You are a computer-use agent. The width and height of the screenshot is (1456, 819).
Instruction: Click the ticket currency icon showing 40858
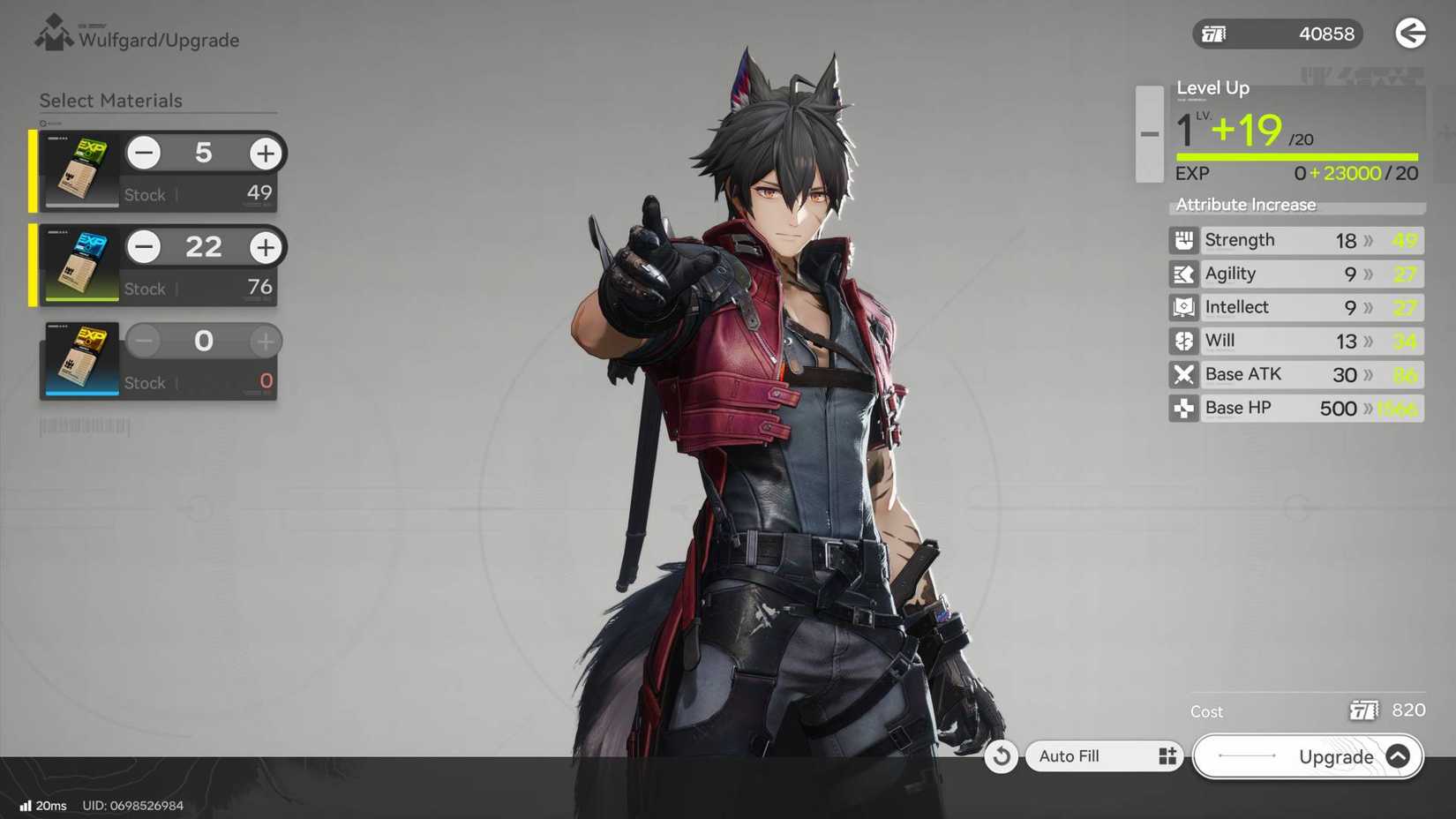(1212, 34)
